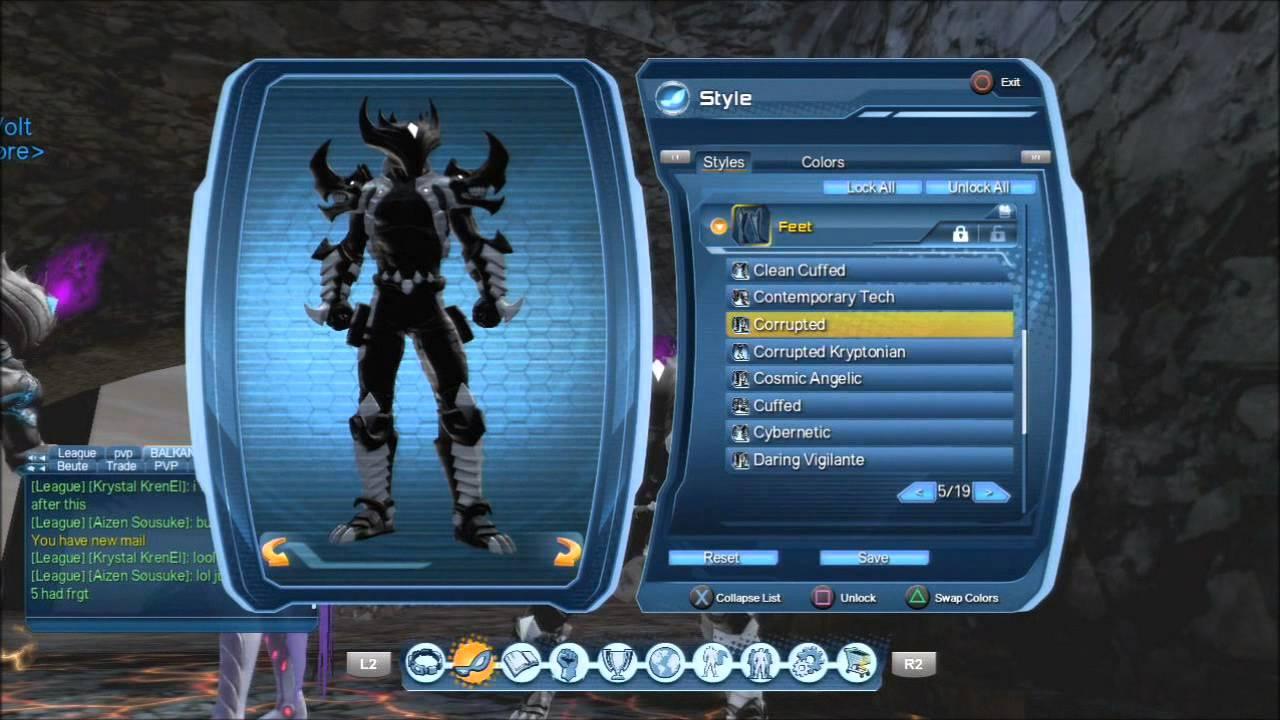Open the league group icon
The width and height of the screenshot is (1280, 720).
click(759, 663)
